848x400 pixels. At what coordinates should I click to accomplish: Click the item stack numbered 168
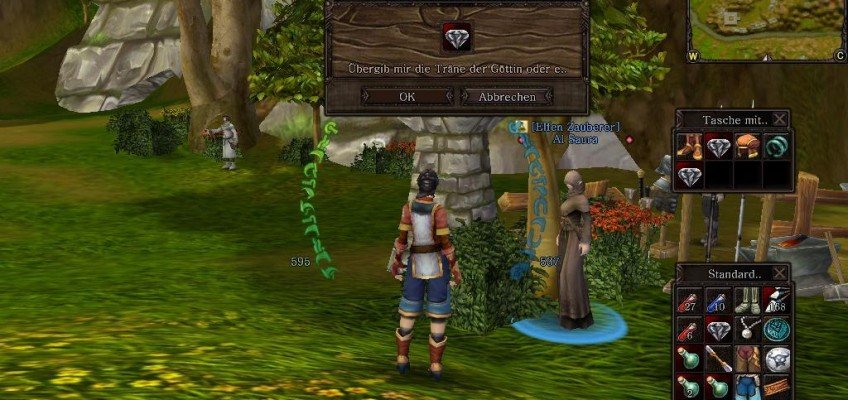pyautogui.click(x=776, y=301)
